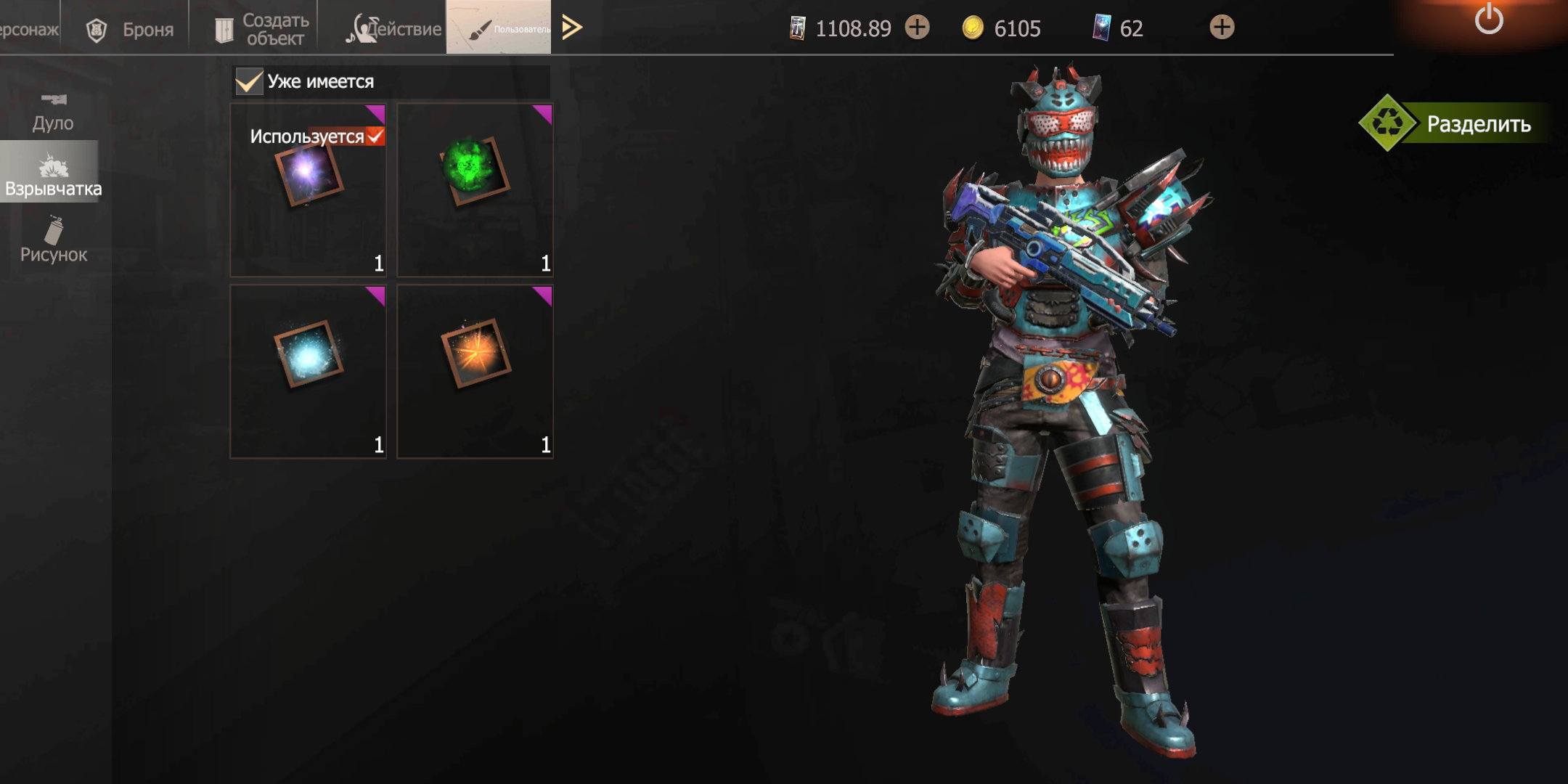Viewport: 1568px width, 784px height.
Task: Add more cards beside the 62 counter
Action: 1222,28
